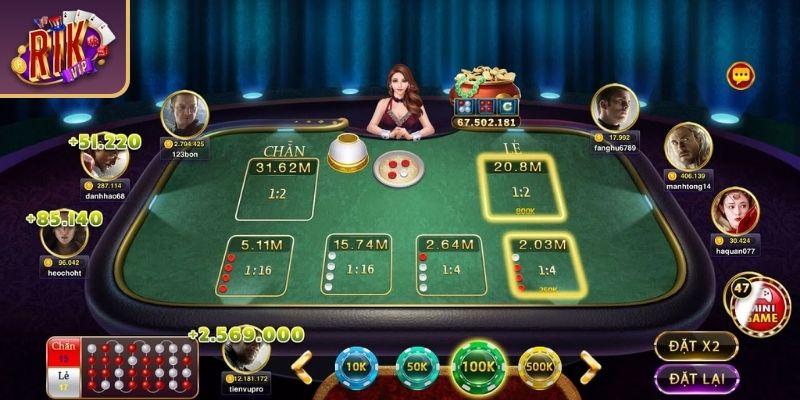Place a bet on the Lẻ 20.8M box

click(520, 188)
